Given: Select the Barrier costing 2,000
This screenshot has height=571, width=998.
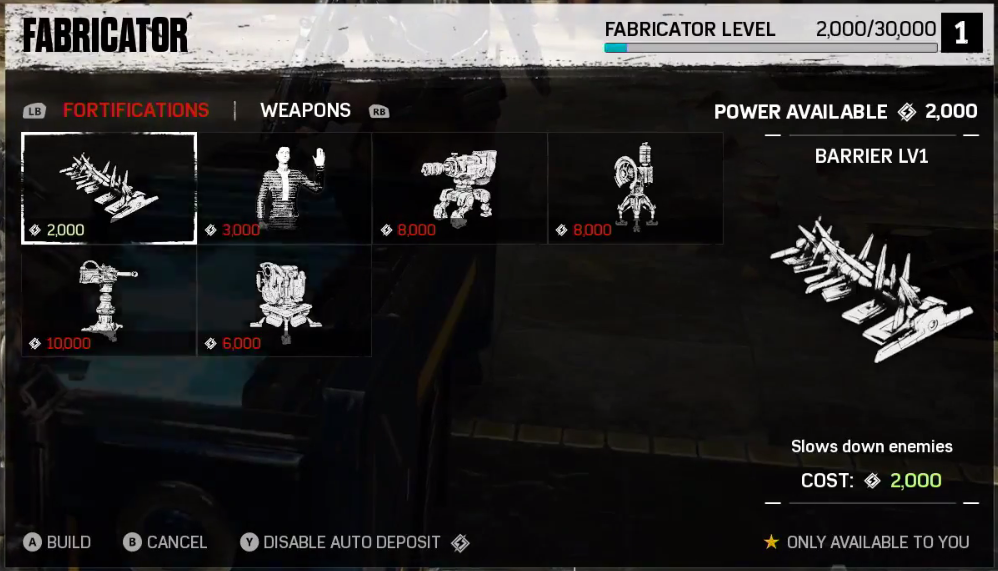Looking at the screenshot, I should click(x=109, y=188).
